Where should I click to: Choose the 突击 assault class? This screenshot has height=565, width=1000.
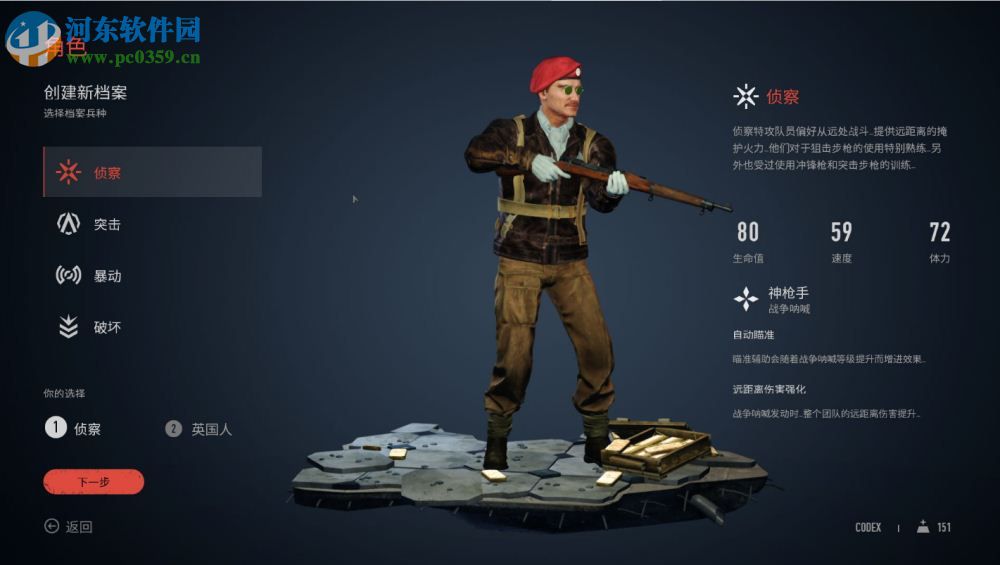105,224
